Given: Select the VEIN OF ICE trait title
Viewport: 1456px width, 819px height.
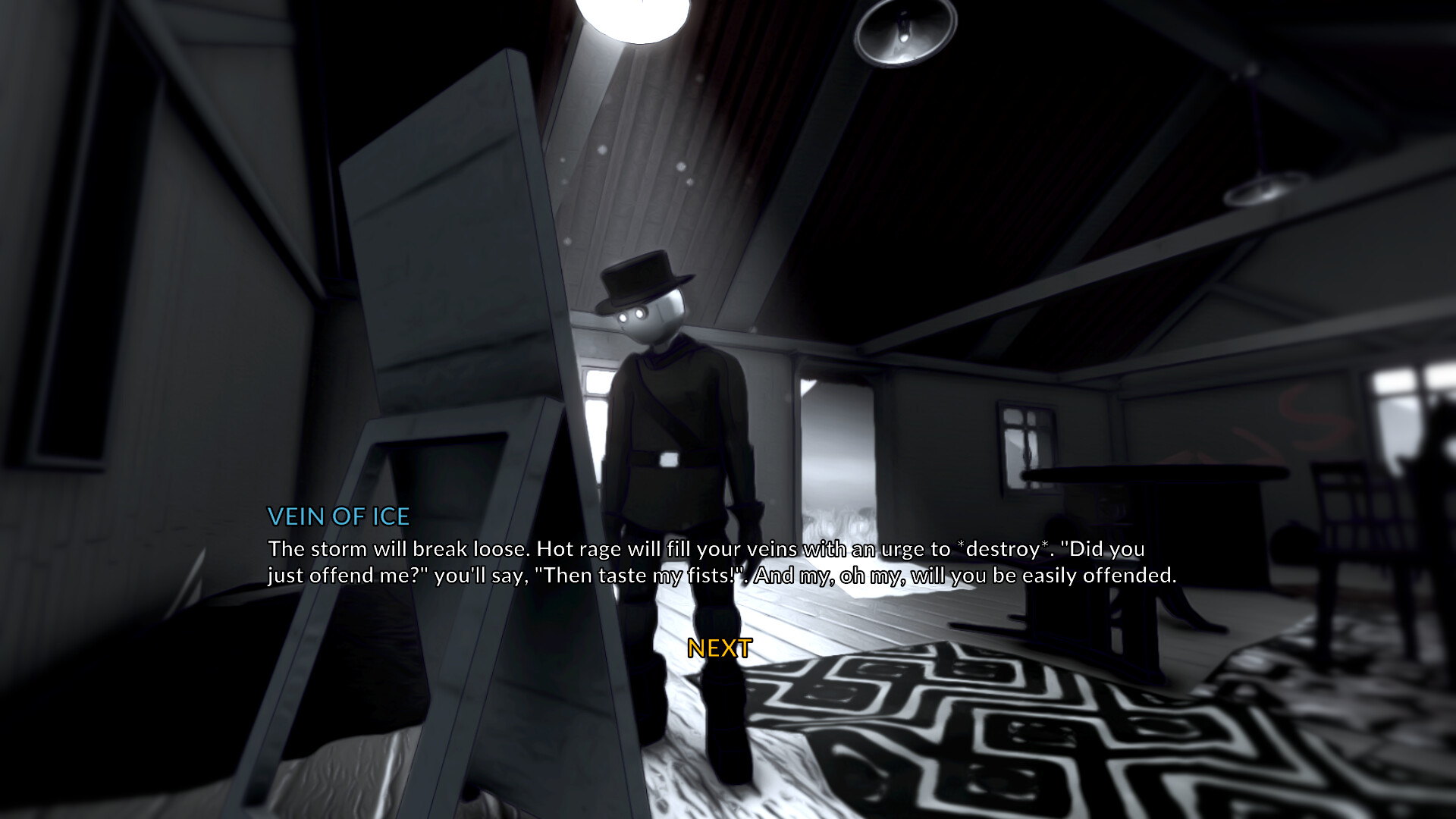Looking at the screenshot, I should 338,516.
